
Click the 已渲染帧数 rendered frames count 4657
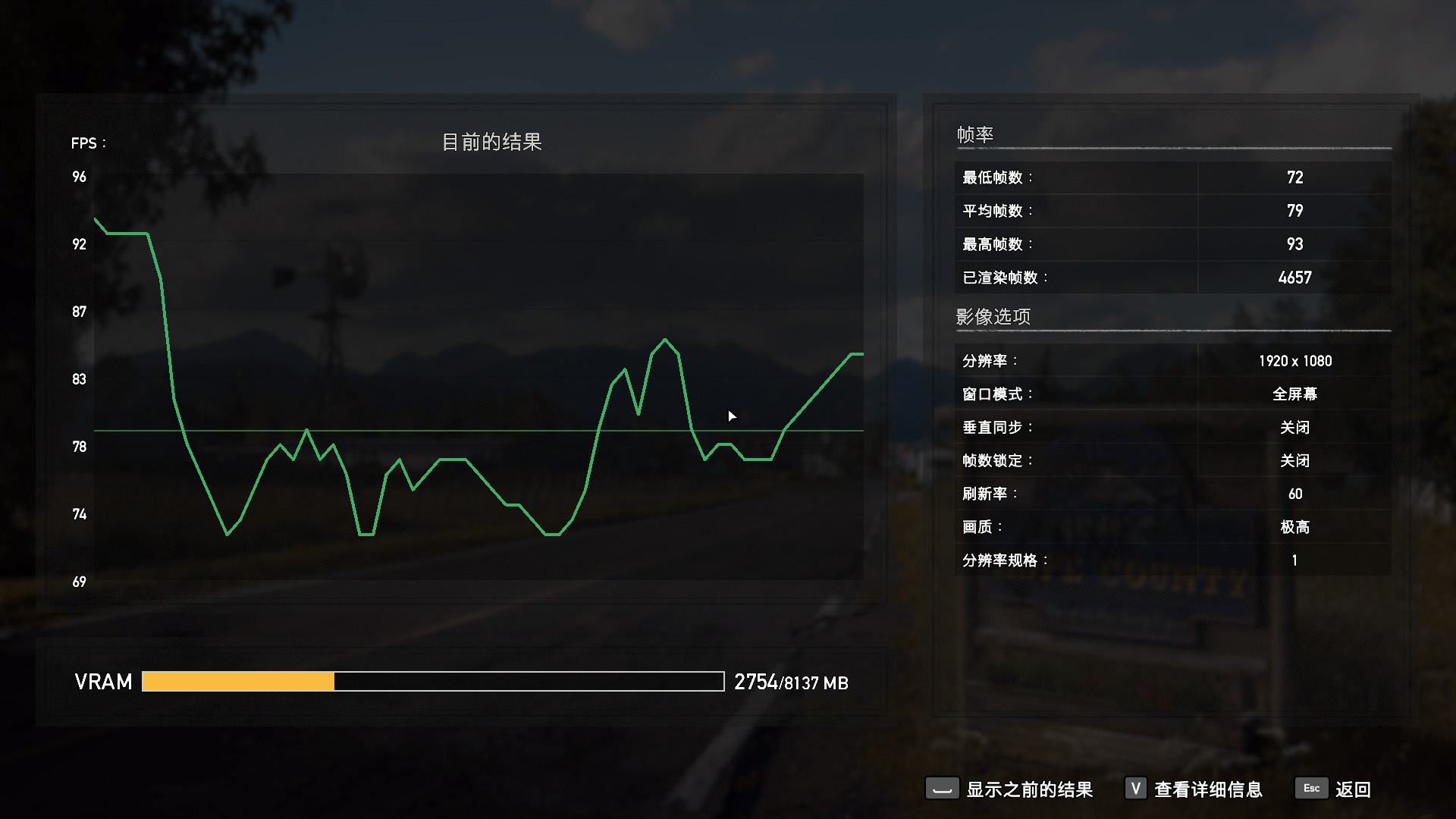(1294, 278)
